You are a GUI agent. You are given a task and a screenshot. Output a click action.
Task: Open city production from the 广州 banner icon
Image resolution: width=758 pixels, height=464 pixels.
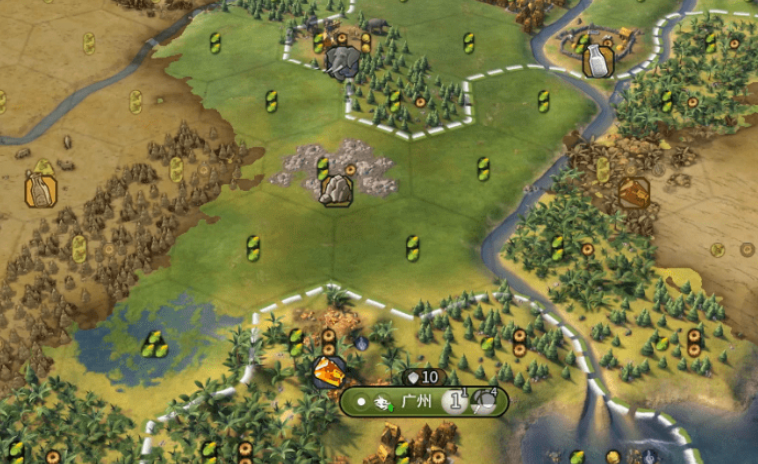pyautogui.click(x=483, y=402)
